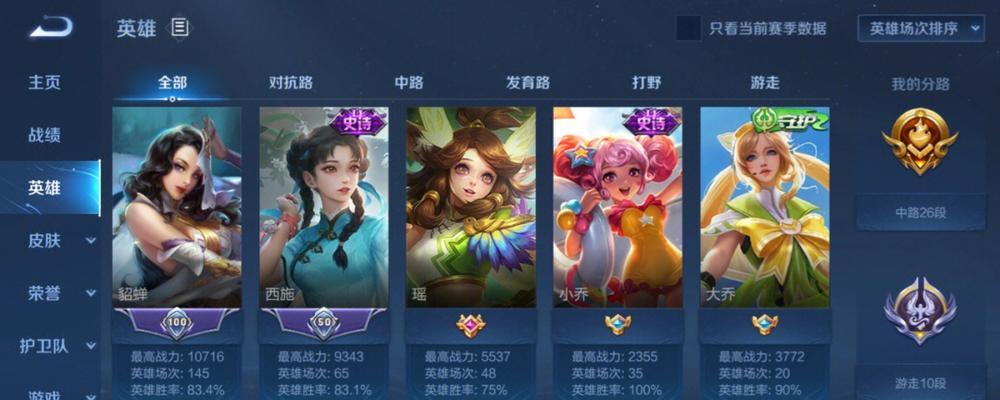This screenshot has width=1000, height=400.
Task: Switch to the 全部 heroes tab
Action: click(172, 83)
